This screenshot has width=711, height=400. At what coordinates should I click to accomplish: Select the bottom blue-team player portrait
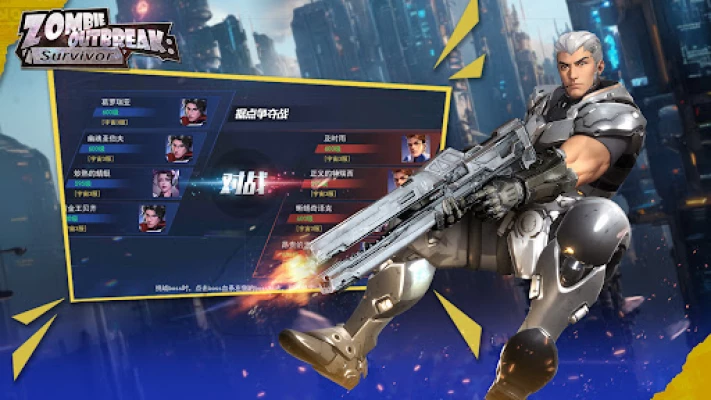coord(152,218)
